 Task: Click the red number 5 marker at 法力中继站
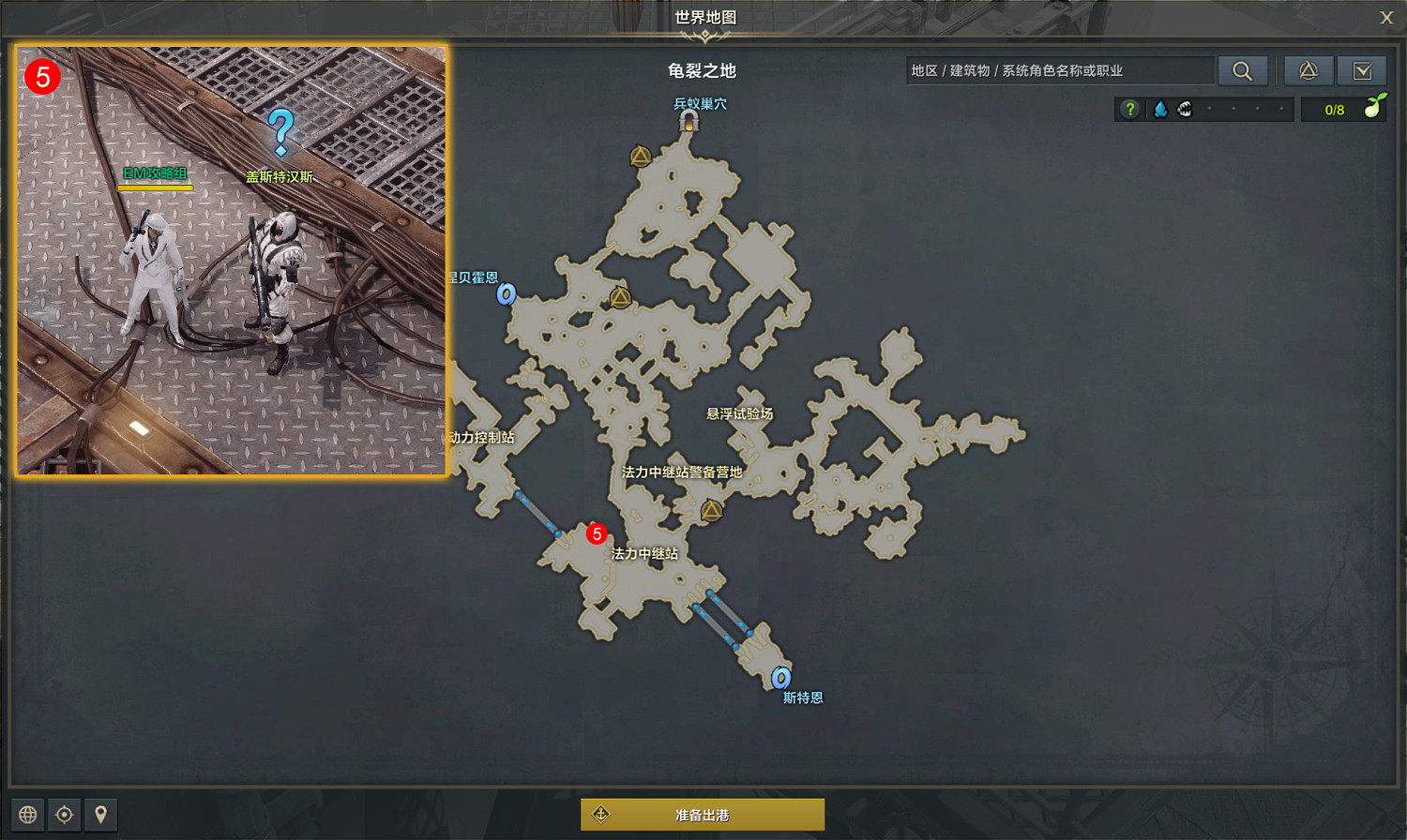pyautogui.click(x=598, y=533)
